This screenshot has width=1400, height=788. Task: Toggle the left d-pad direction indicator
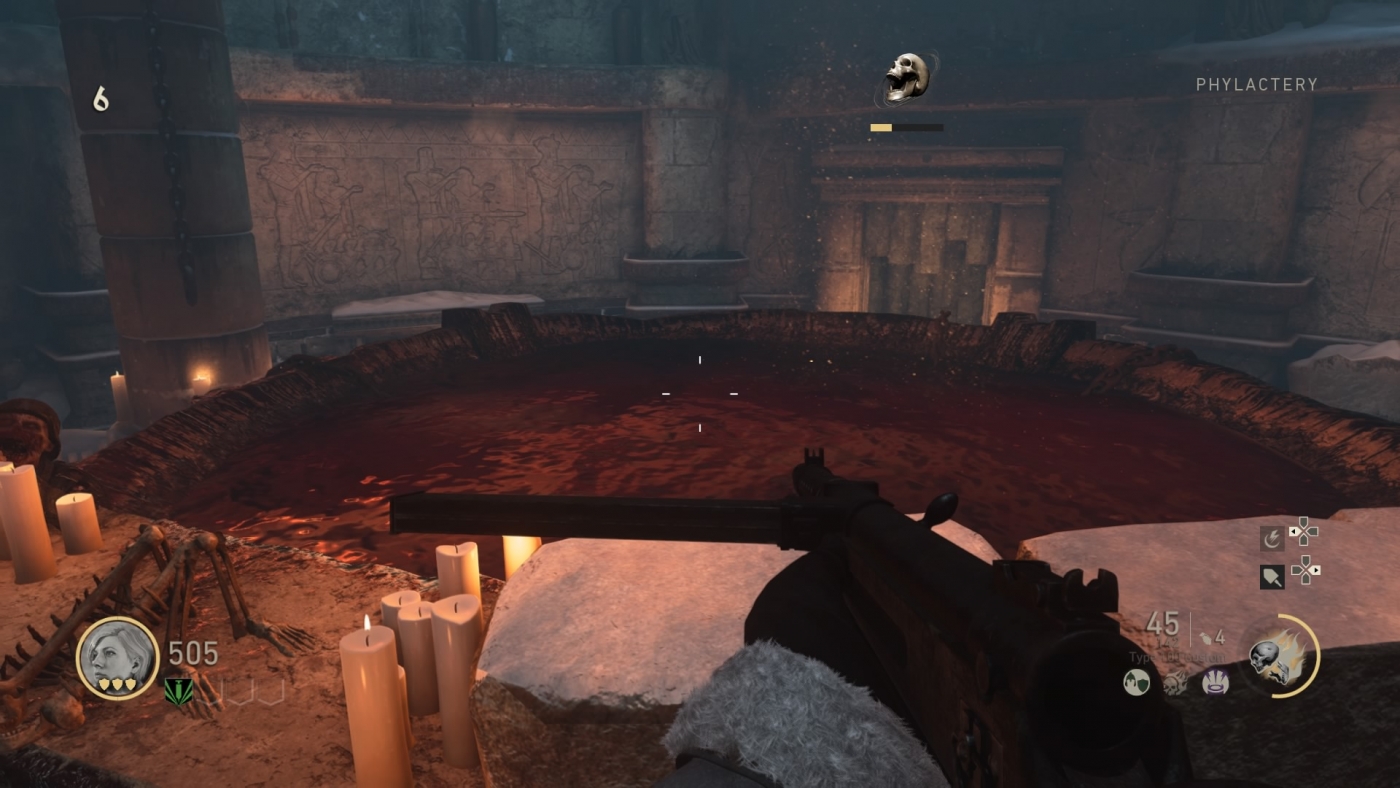(x=1292, y=531)
